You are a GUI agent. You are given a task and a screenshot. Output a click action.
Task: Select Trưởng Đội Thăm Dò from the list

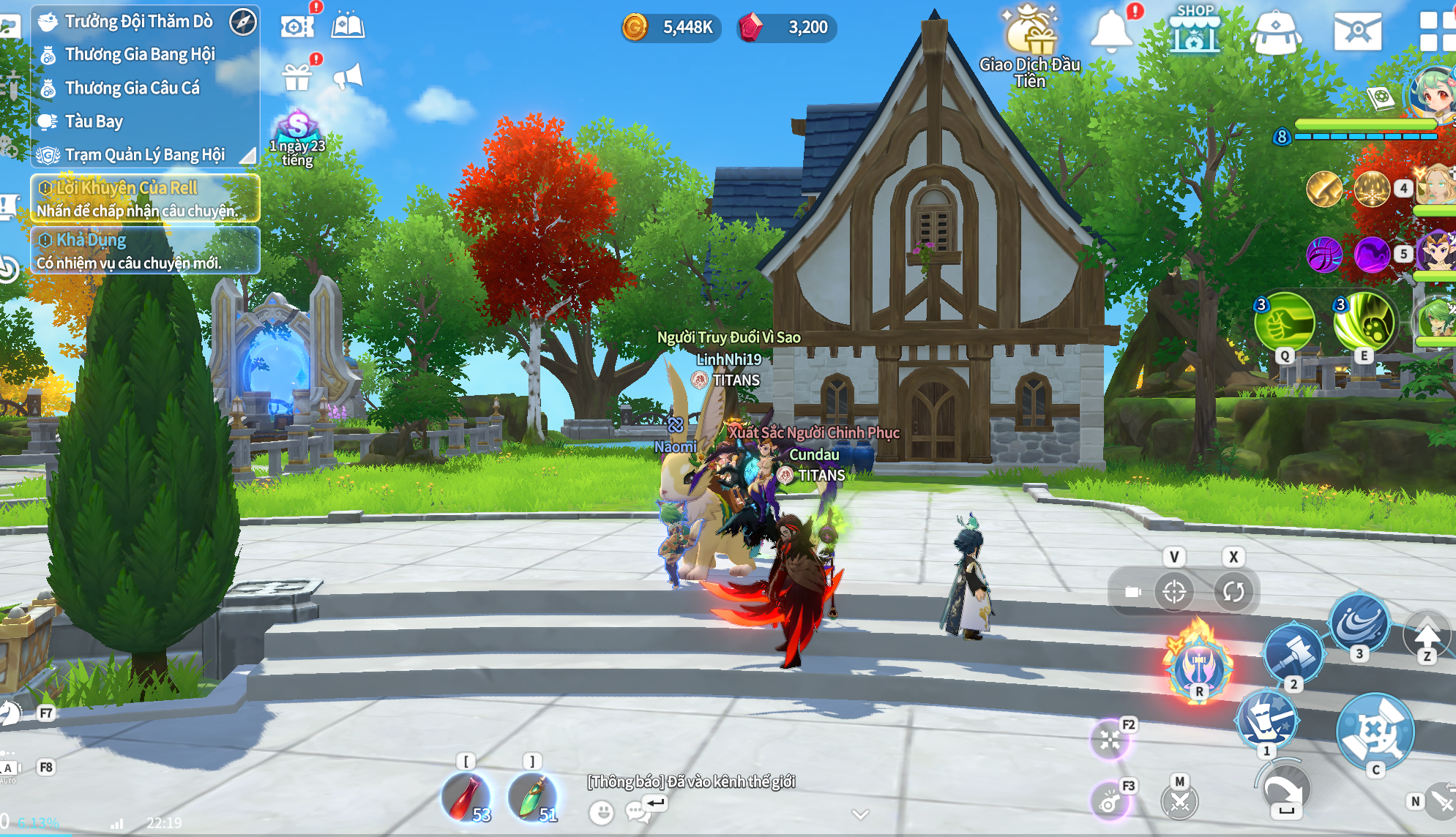point(138,21)
